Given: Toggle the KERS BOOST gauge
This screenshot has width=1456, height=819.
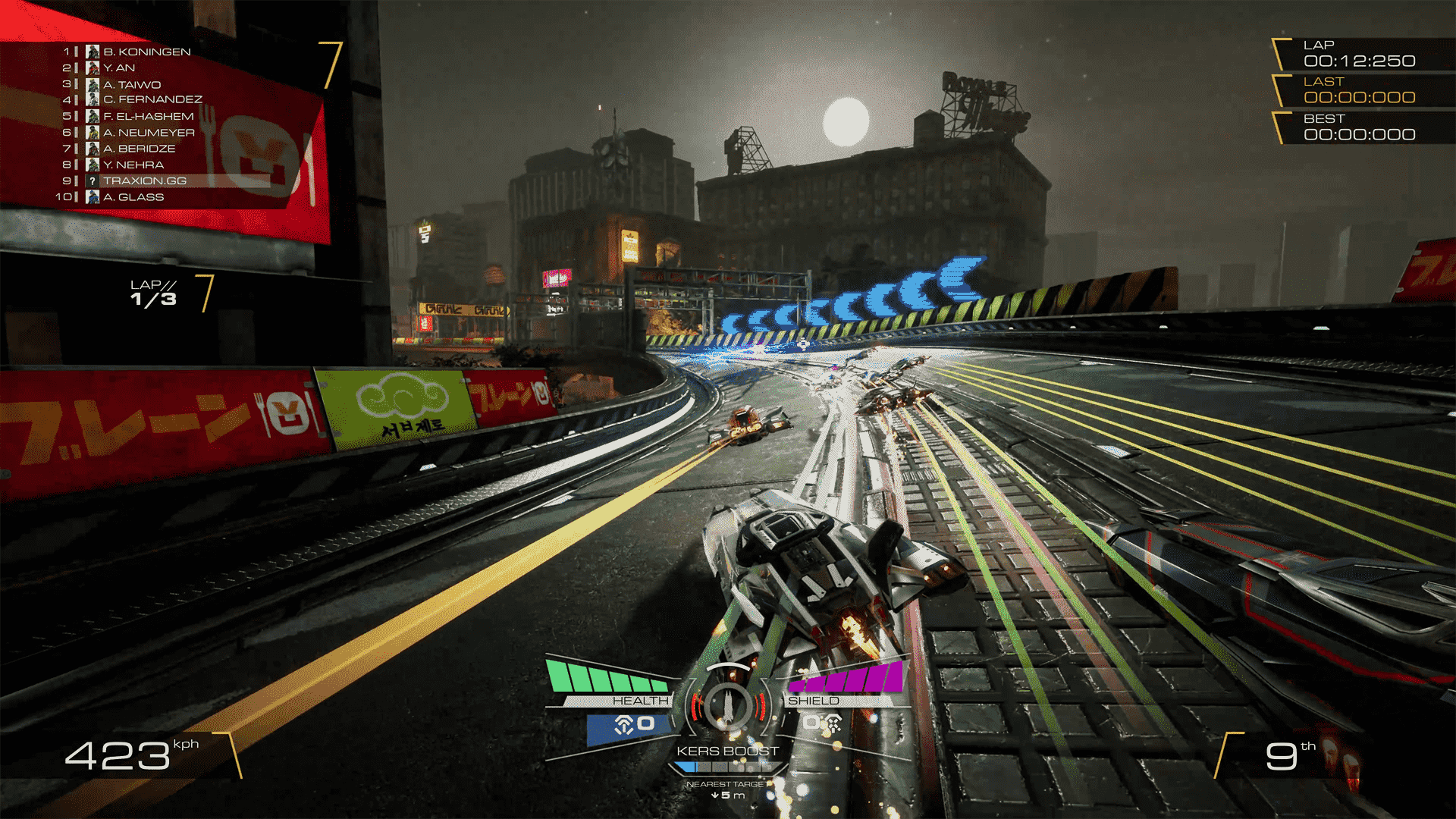Looking at the screenshot, I should (726, 751).
